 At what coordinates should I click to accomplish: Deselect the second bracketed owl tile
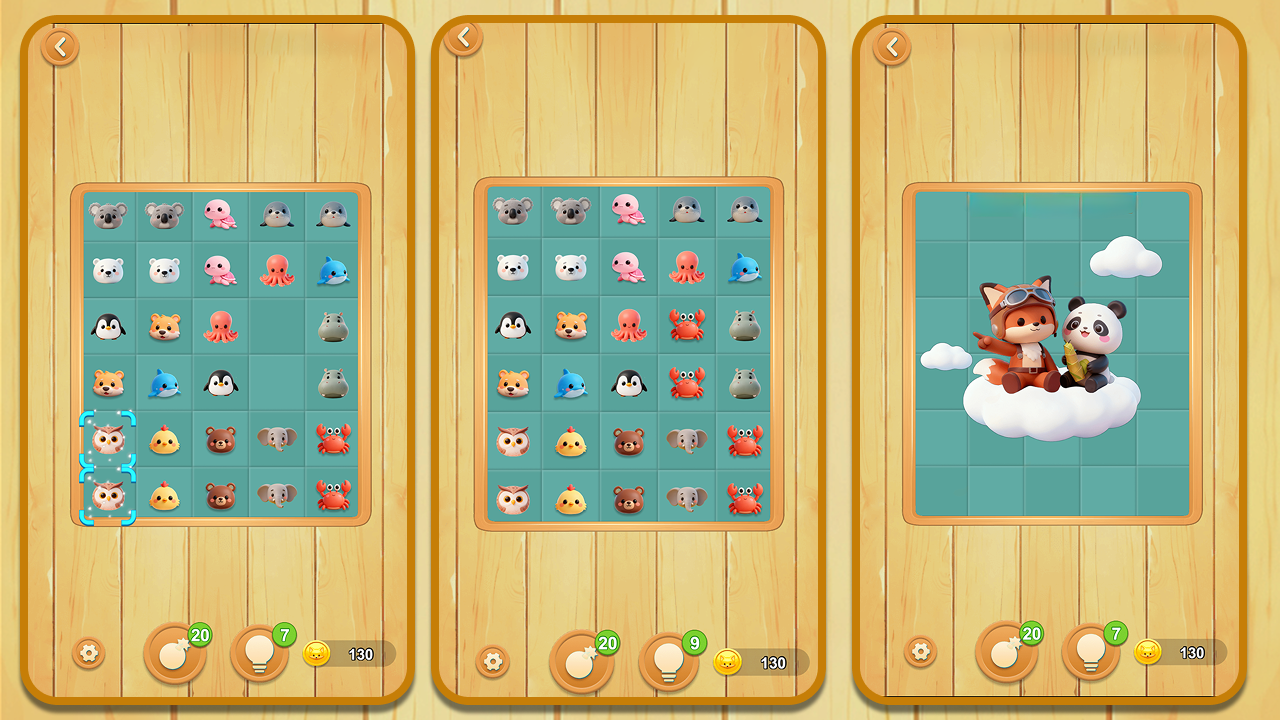pos(108,494)
